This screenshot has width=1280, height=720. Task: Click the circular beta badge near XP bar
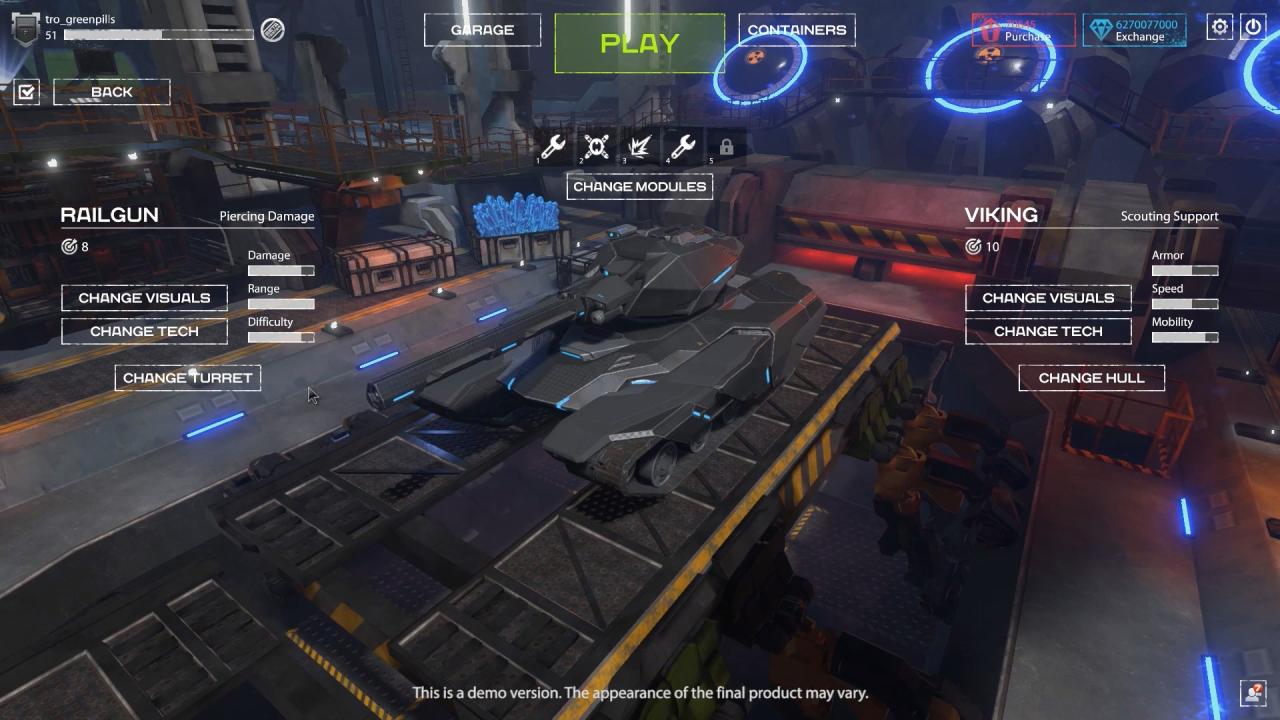coord(272,30)
